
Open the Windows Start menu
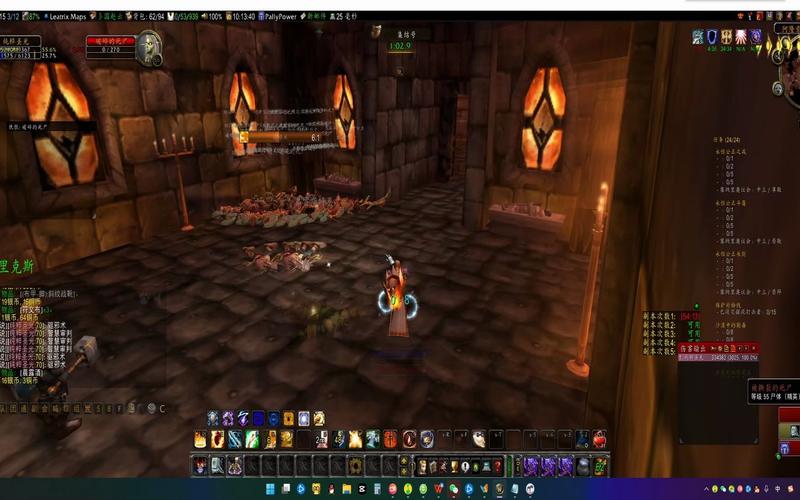point(268,489)
